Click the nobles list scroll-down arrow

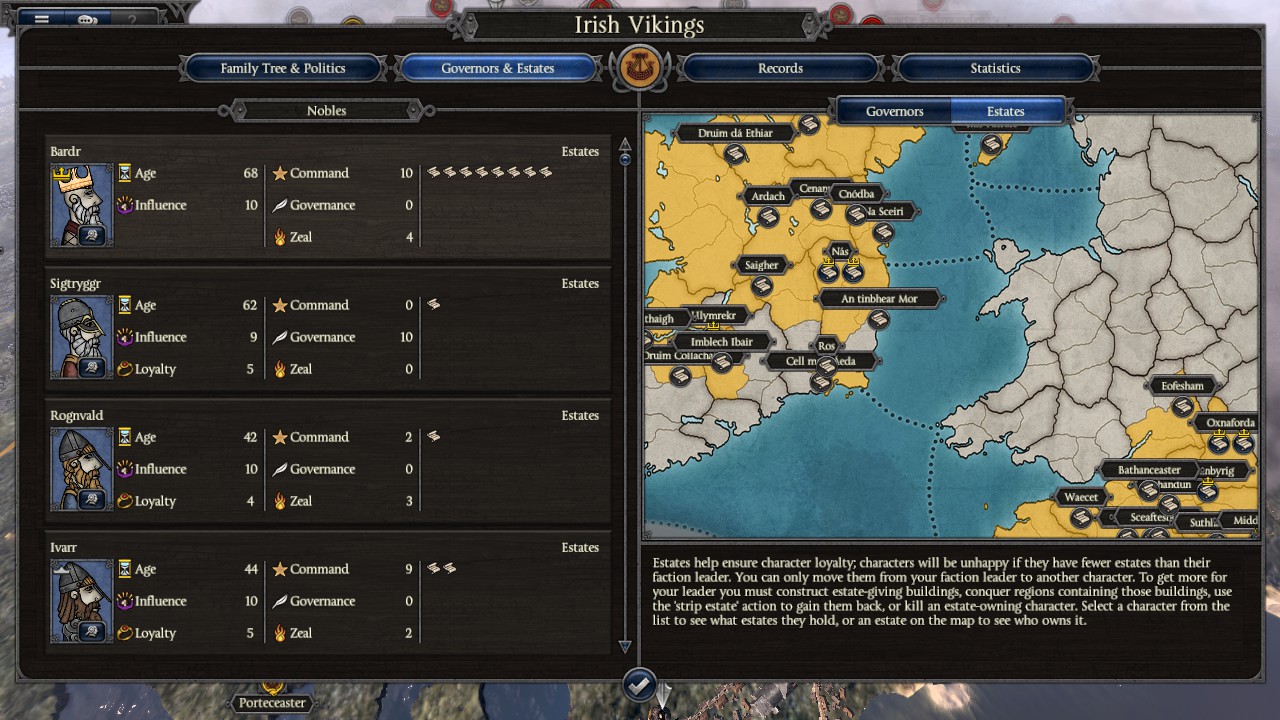coord(625,646)
